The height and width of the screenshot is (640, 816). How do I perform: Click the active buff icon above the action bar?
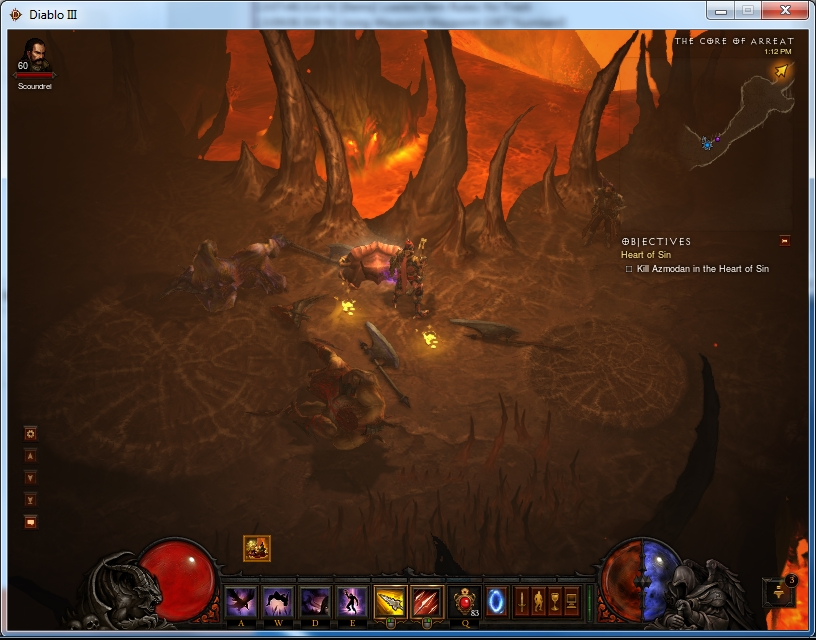point(257,548)
